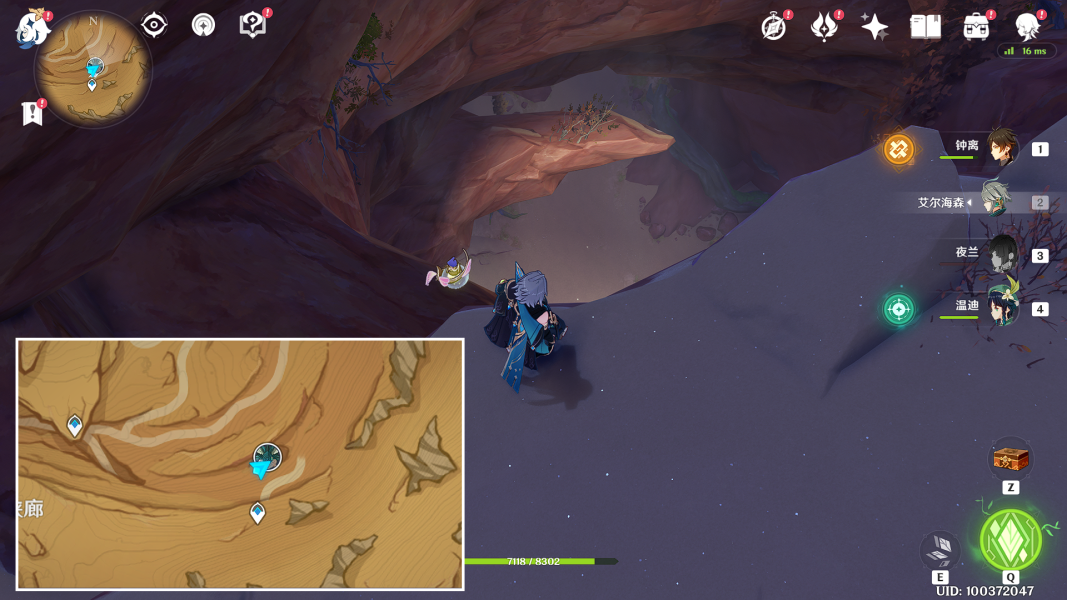Image resolution: width=1067 pixels, height=600 pixels.
Task: Toggle the eye-shaped elemental sight icon
Action: tap(154, 25)
